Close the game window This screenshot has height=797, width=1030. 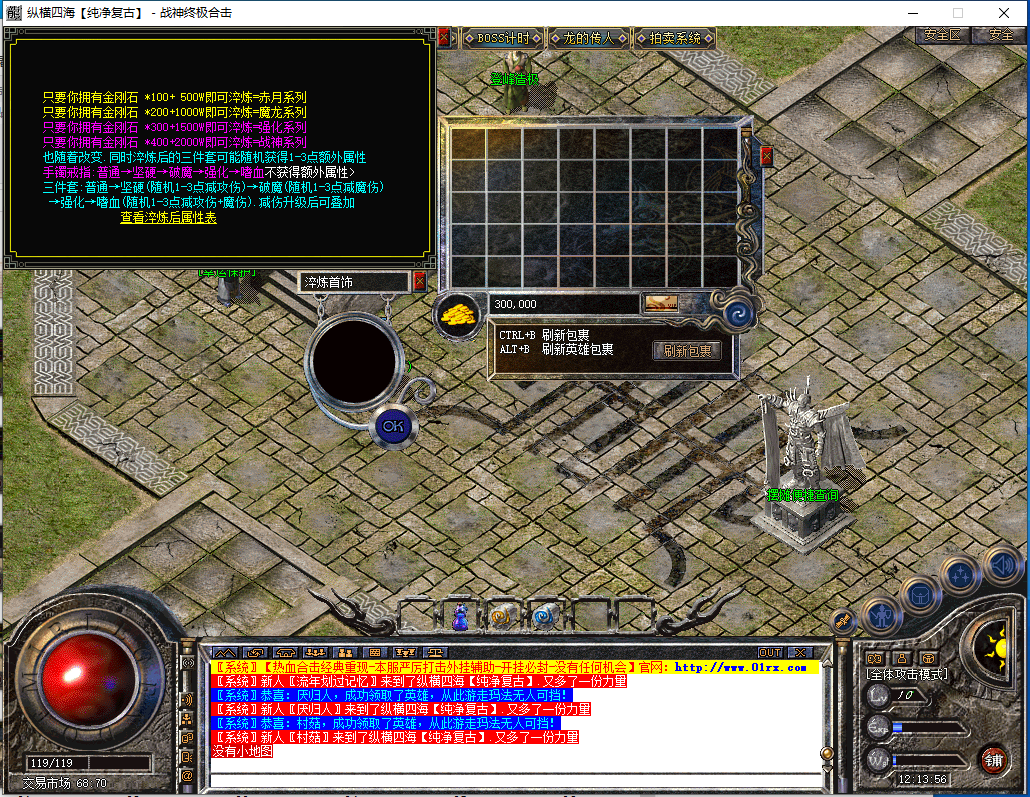[x=1003, y=13]
